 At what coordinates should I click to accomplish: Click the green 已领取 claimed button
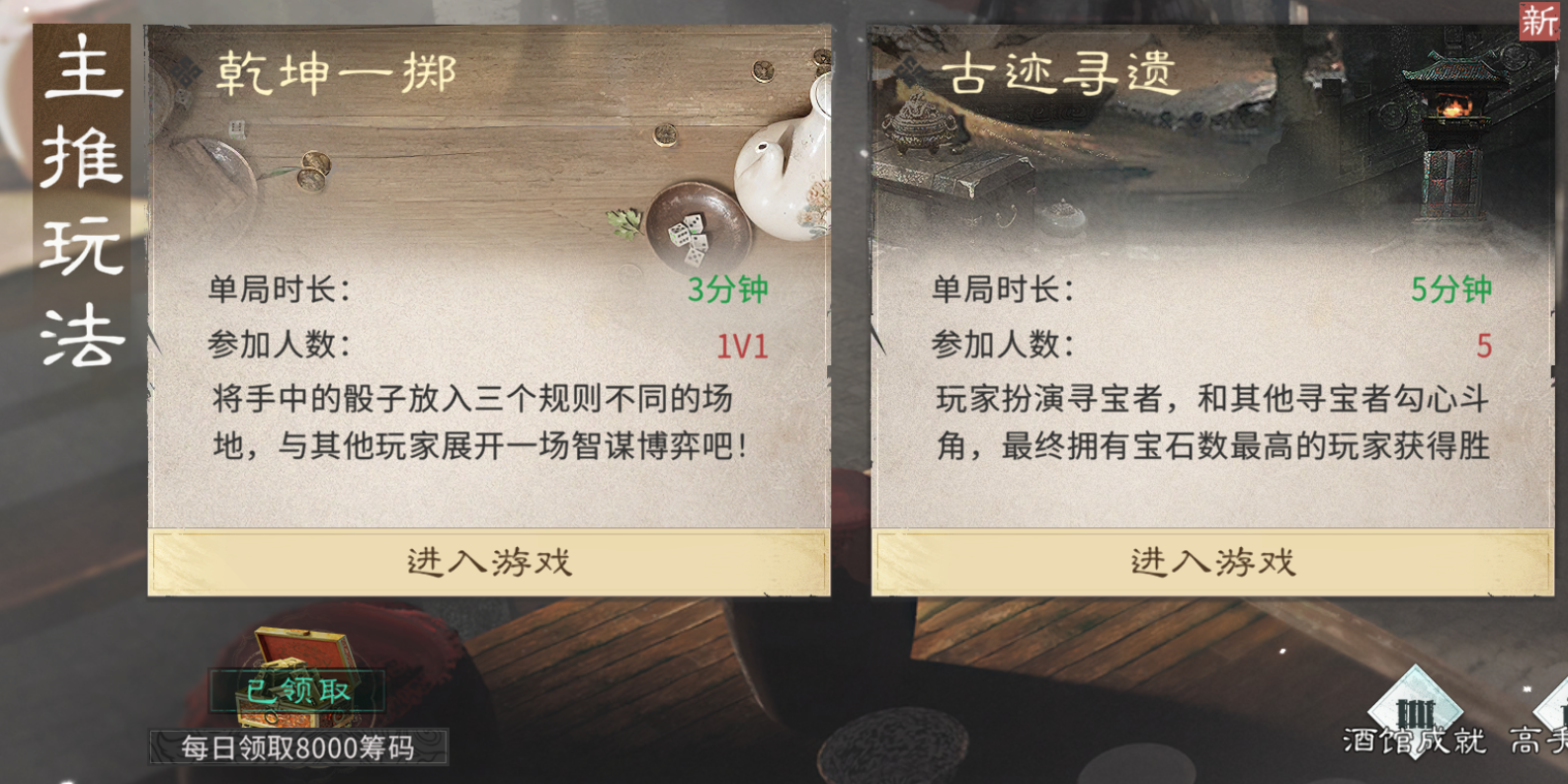[298, 692]
